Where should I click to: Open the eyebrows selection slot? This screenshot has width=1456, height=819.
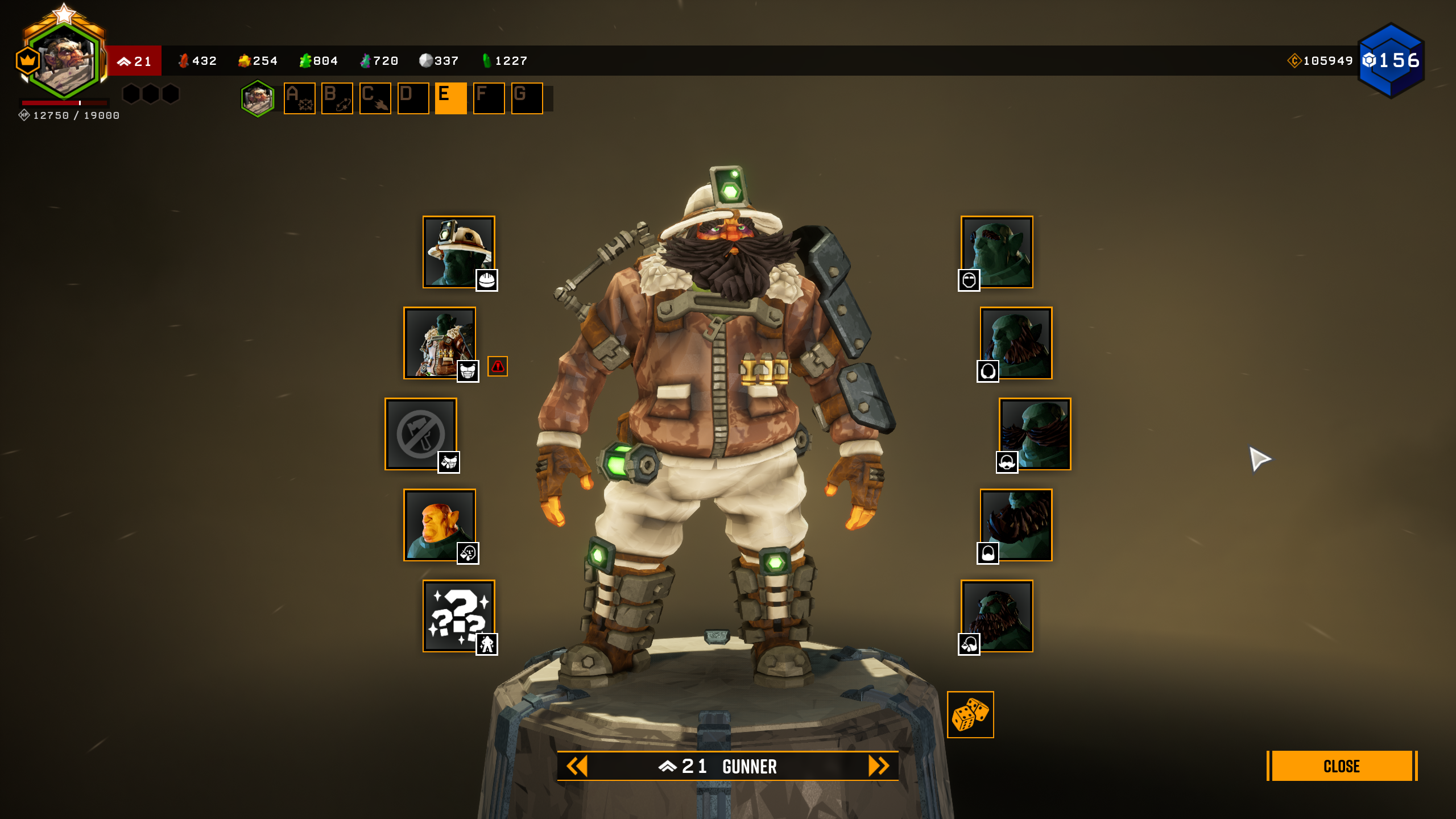997,252
